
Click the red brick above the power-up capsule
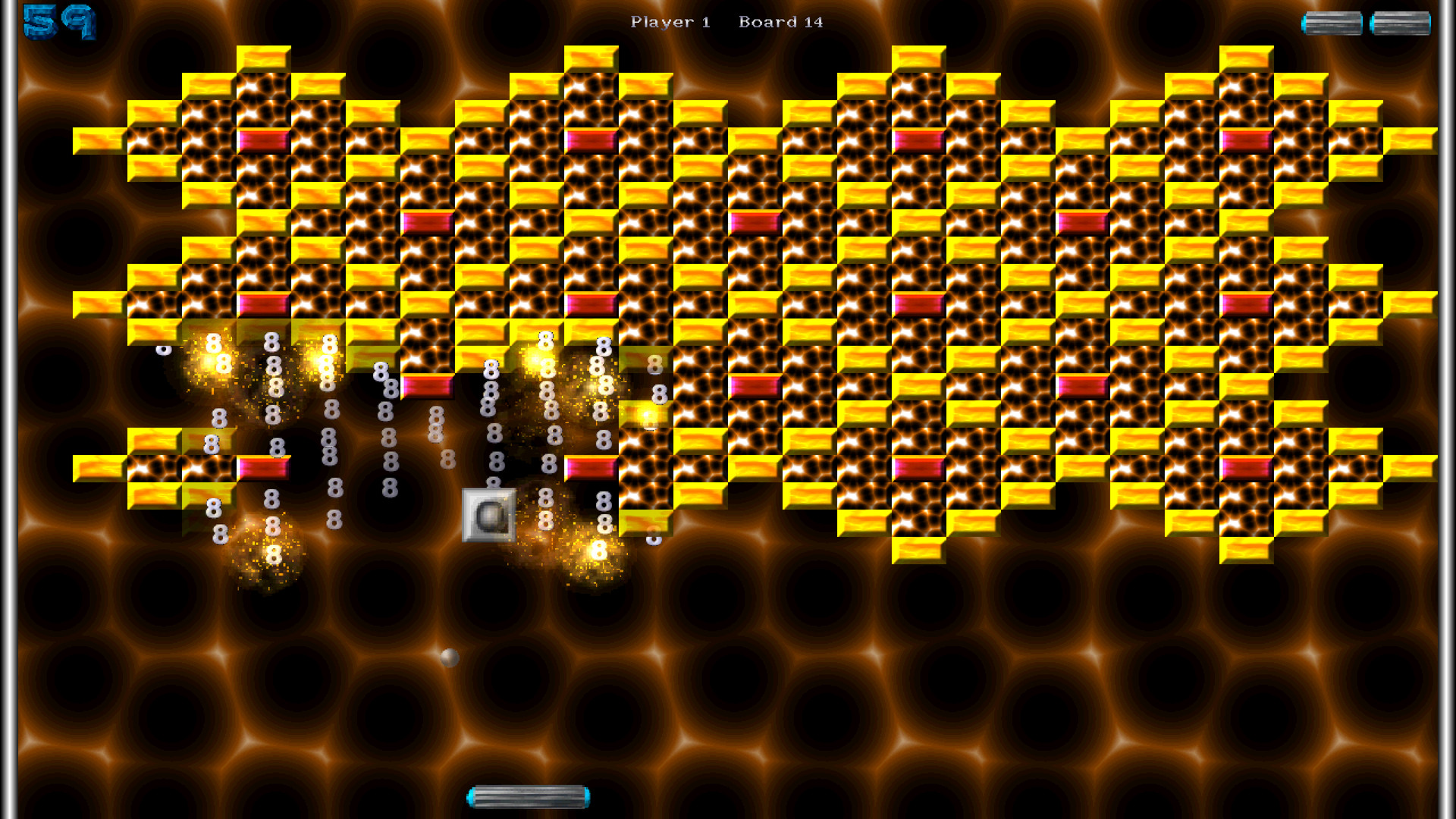(x=428, y=387)
